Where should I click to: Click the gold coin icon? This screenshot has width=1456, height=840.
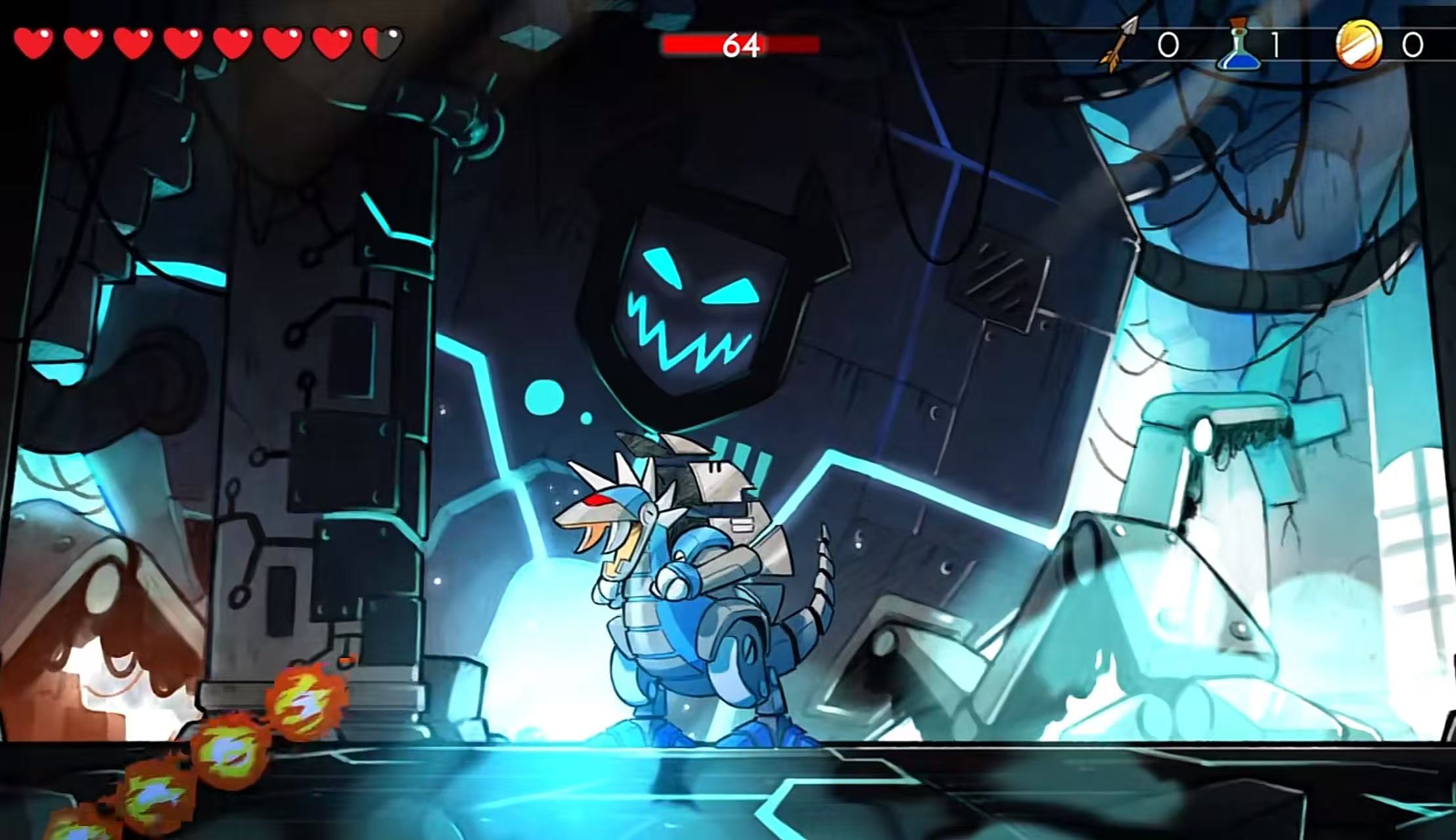coord(1358,44)
